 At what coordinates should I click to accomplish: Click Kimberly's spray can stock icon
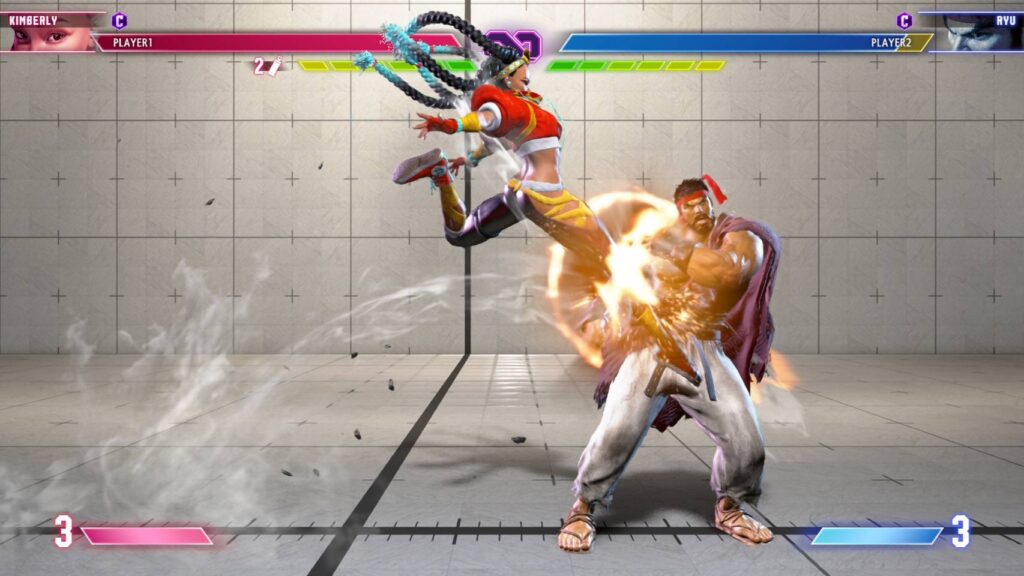click(275, 66)
